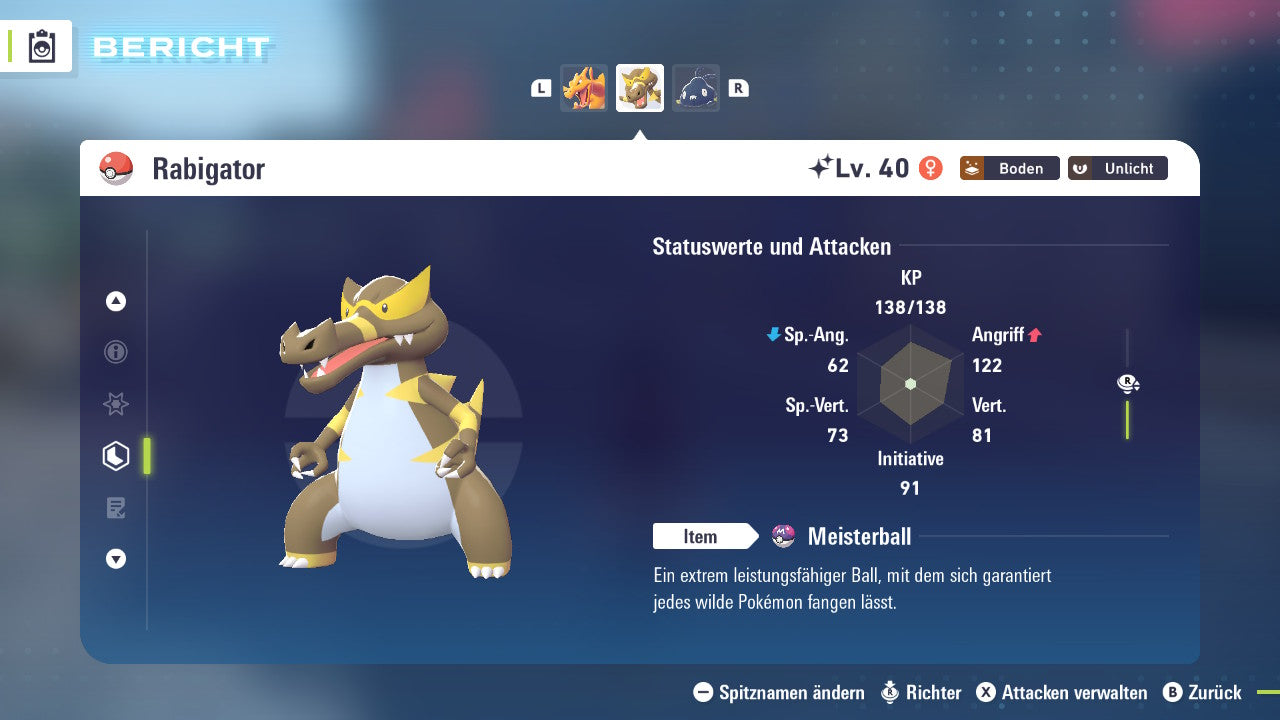Toggle the Boden type badge

point(1009,168)
